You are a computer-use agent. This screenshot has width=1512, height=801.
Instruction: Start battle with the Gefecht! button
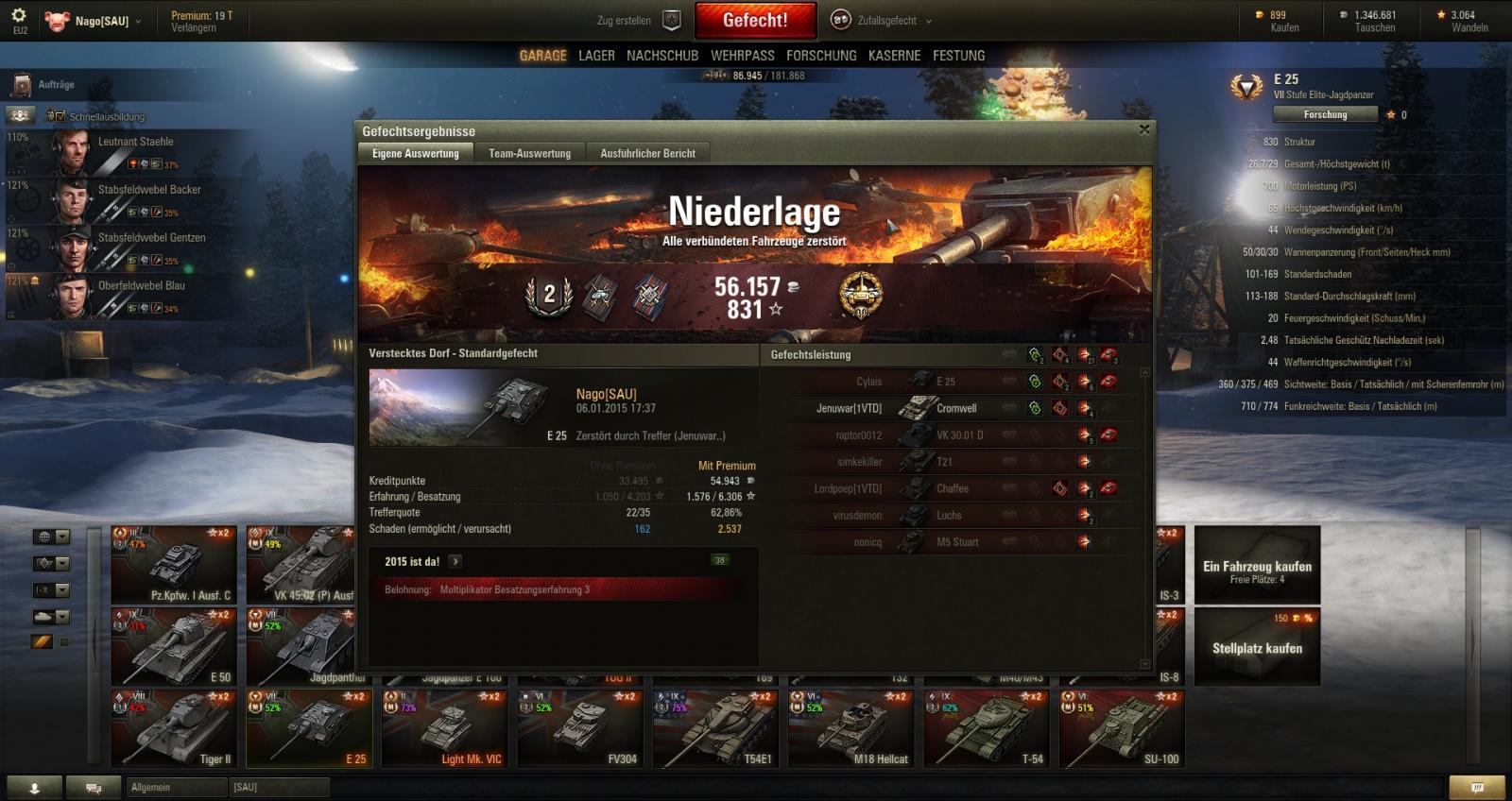[754, 20]
